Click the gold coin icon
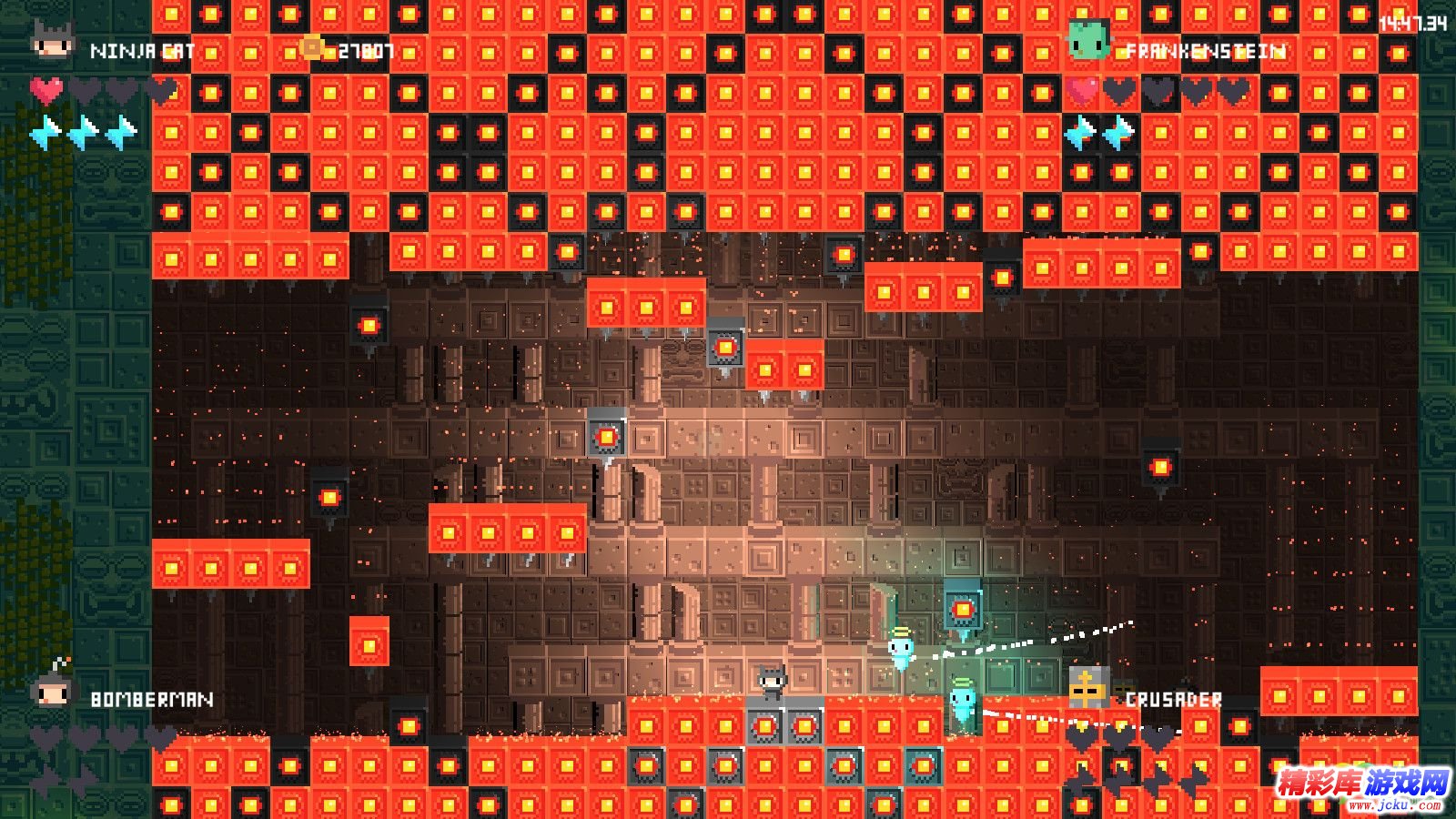Image resolution: width=1456 pixels, height=819 pixels. tap(312, 47)
